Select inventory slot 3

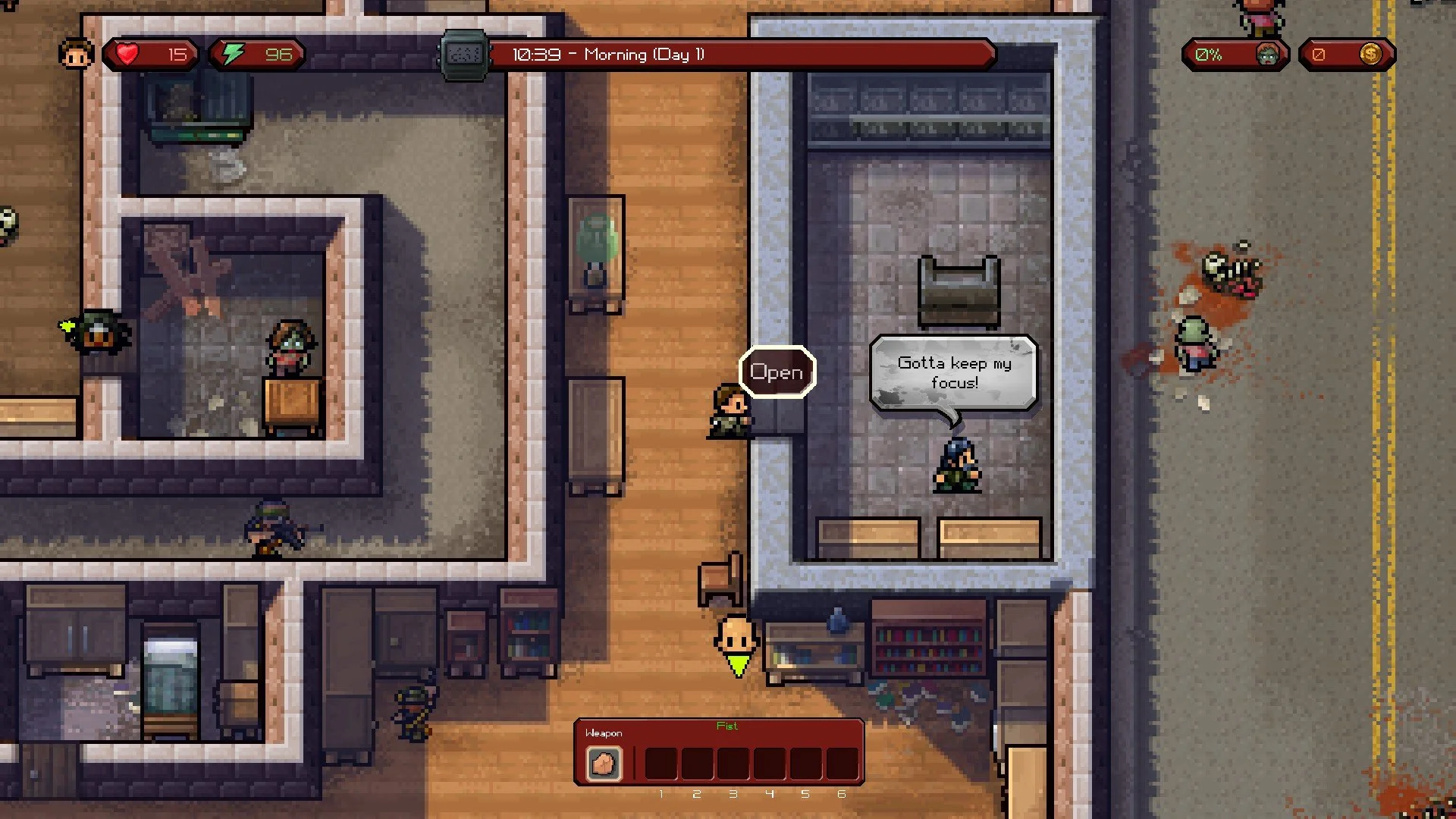pos(733,762)
